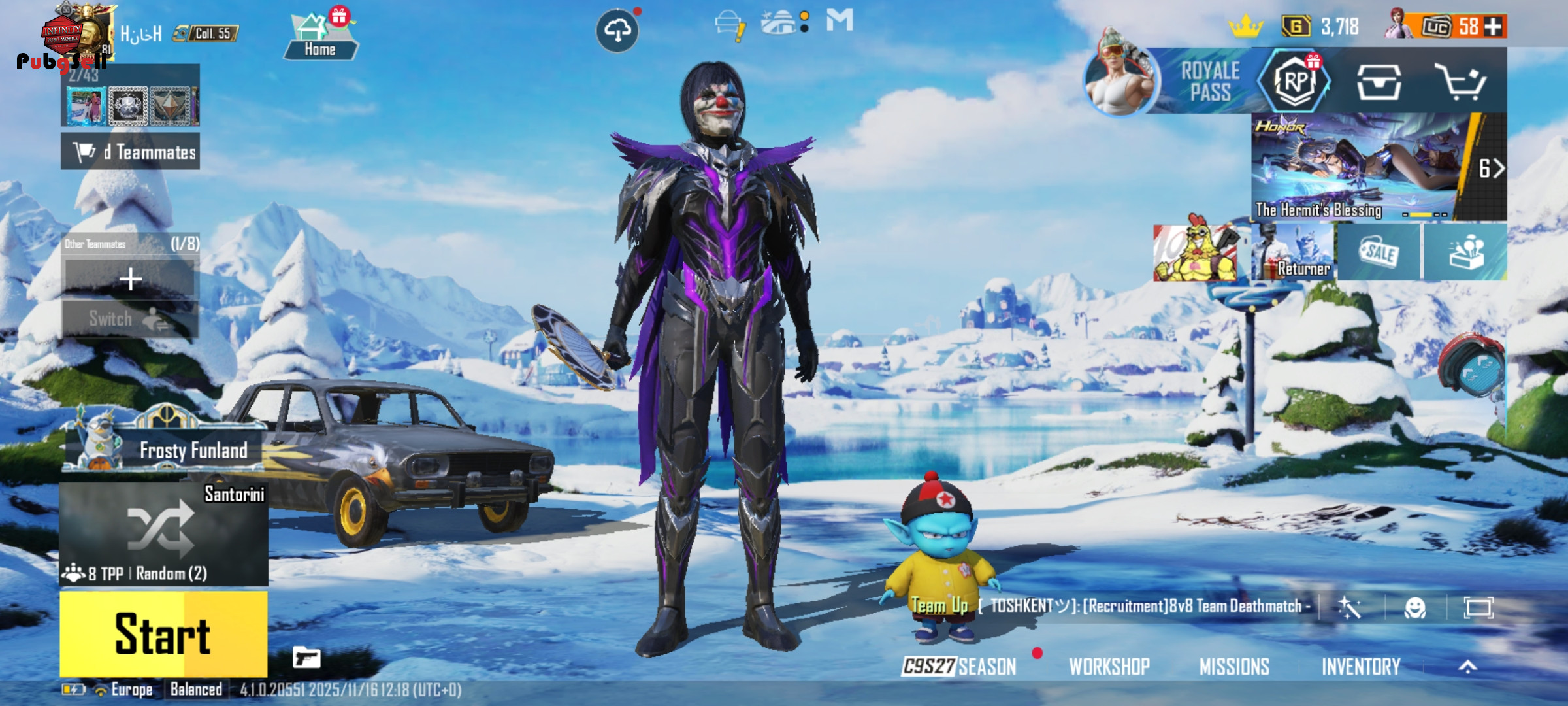
Task: Open the Returner event tile
Action: coord(1292,253)
